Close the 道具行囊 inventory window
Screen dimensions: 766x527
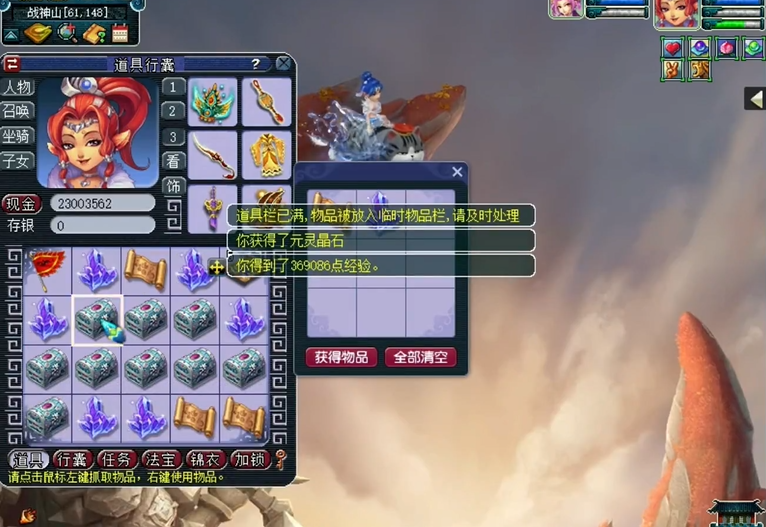[284, 64]
